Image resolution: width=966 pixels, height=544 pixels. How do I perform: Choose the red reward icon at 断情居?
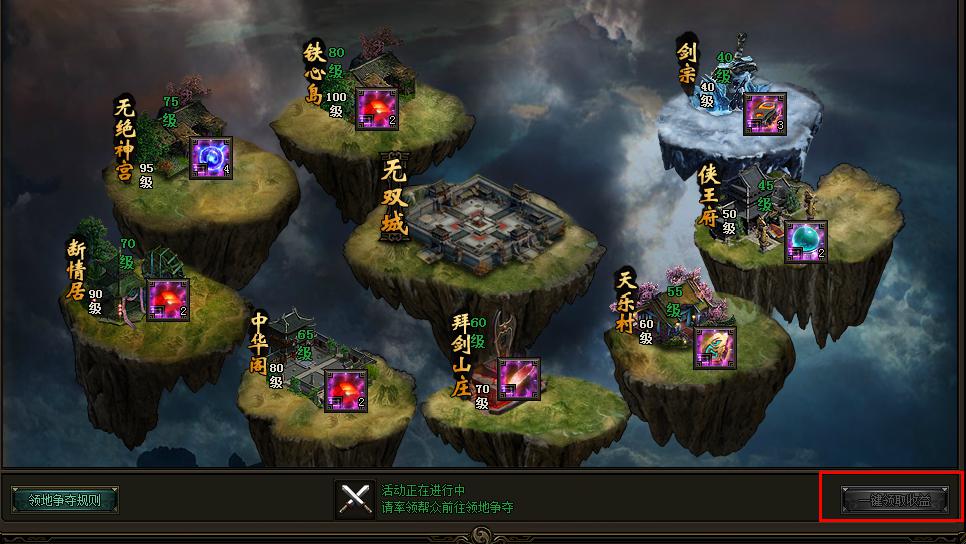pos(168,299)
